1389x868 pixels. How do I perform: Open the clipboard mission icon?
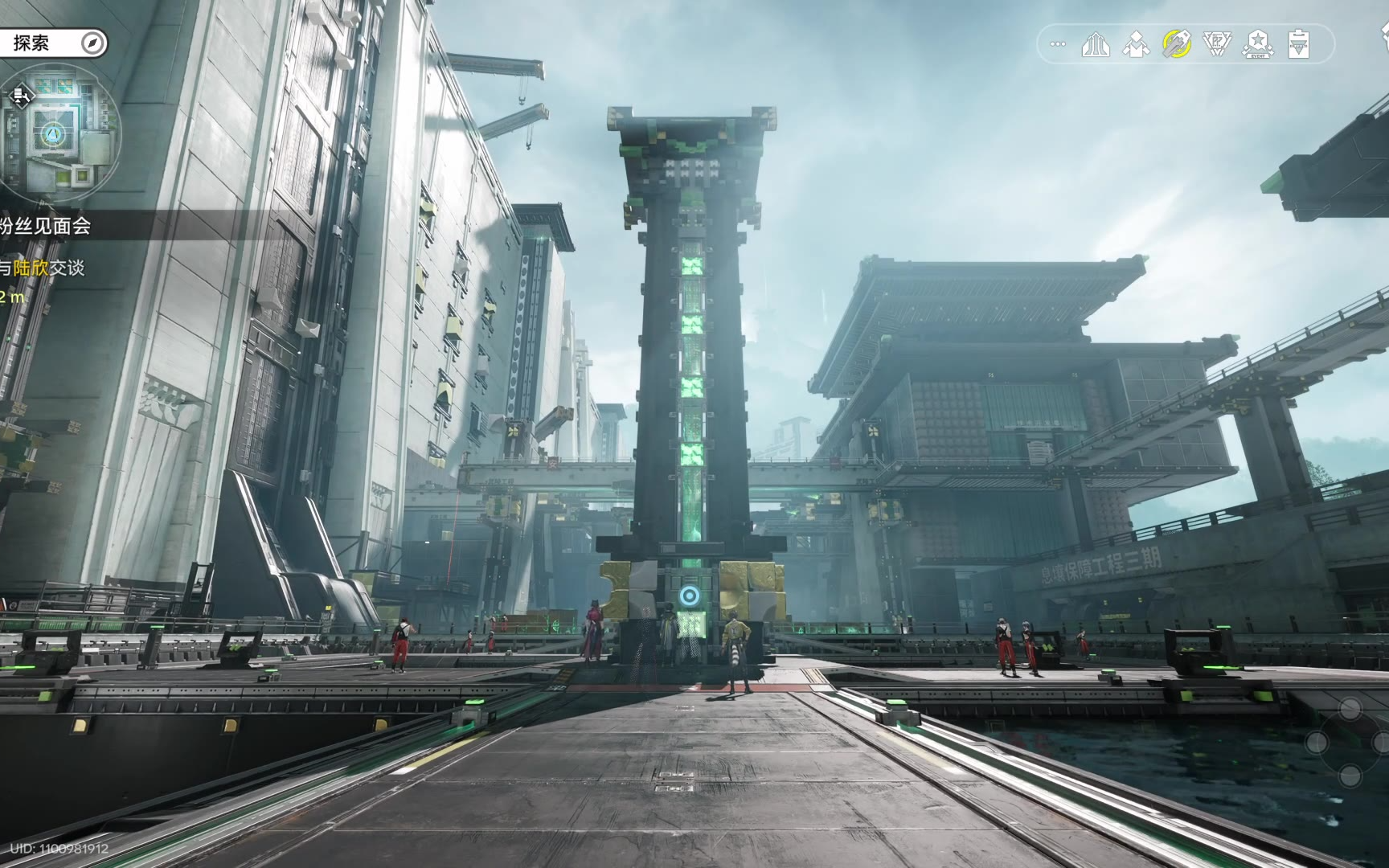(1298, 44)
